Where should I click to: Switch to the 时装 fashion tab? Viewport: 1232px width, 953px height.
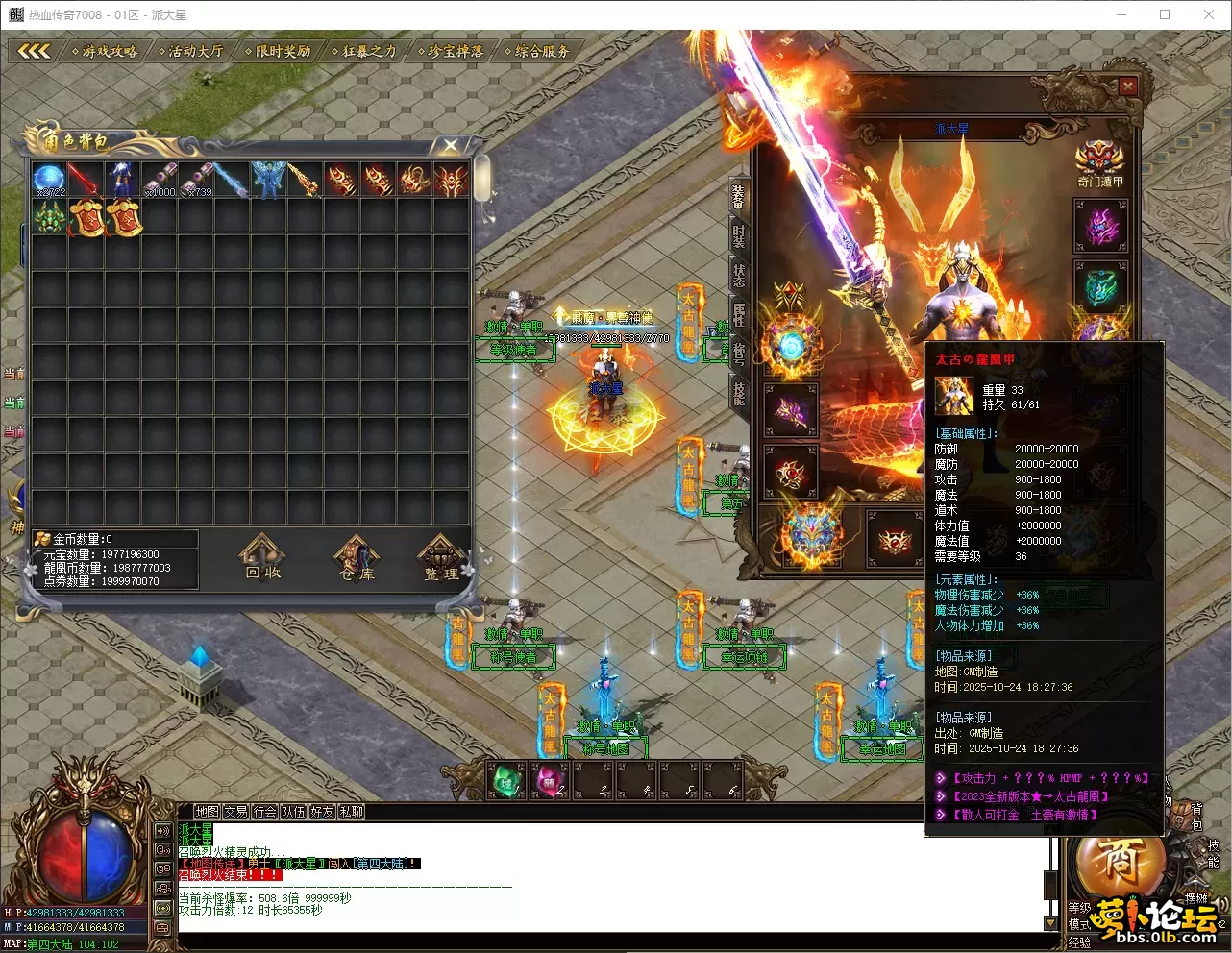[738, 236]
